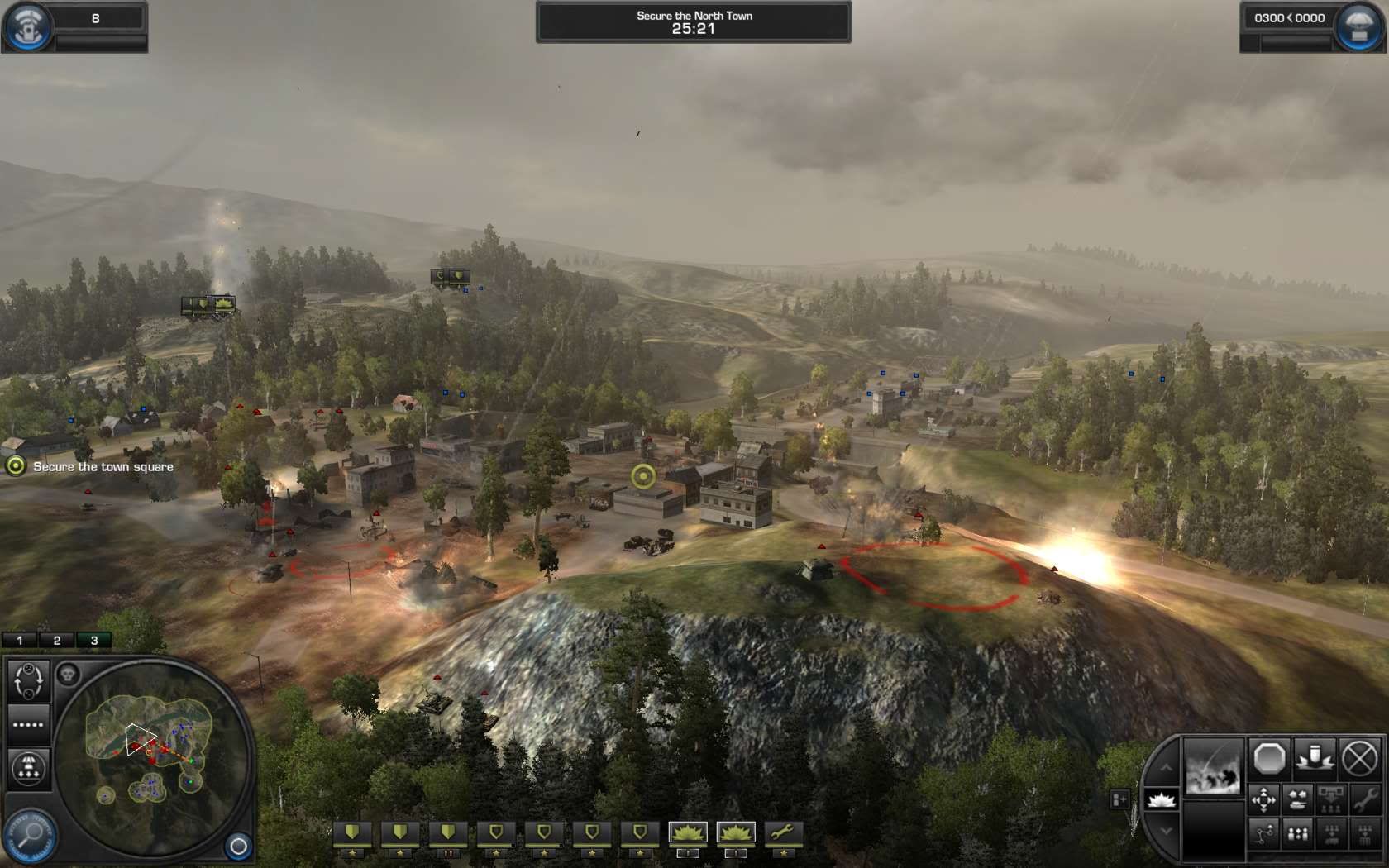Select the 'Secure the town square' objective
Viewport: 1389px width, 868px height.
(103, 467)
